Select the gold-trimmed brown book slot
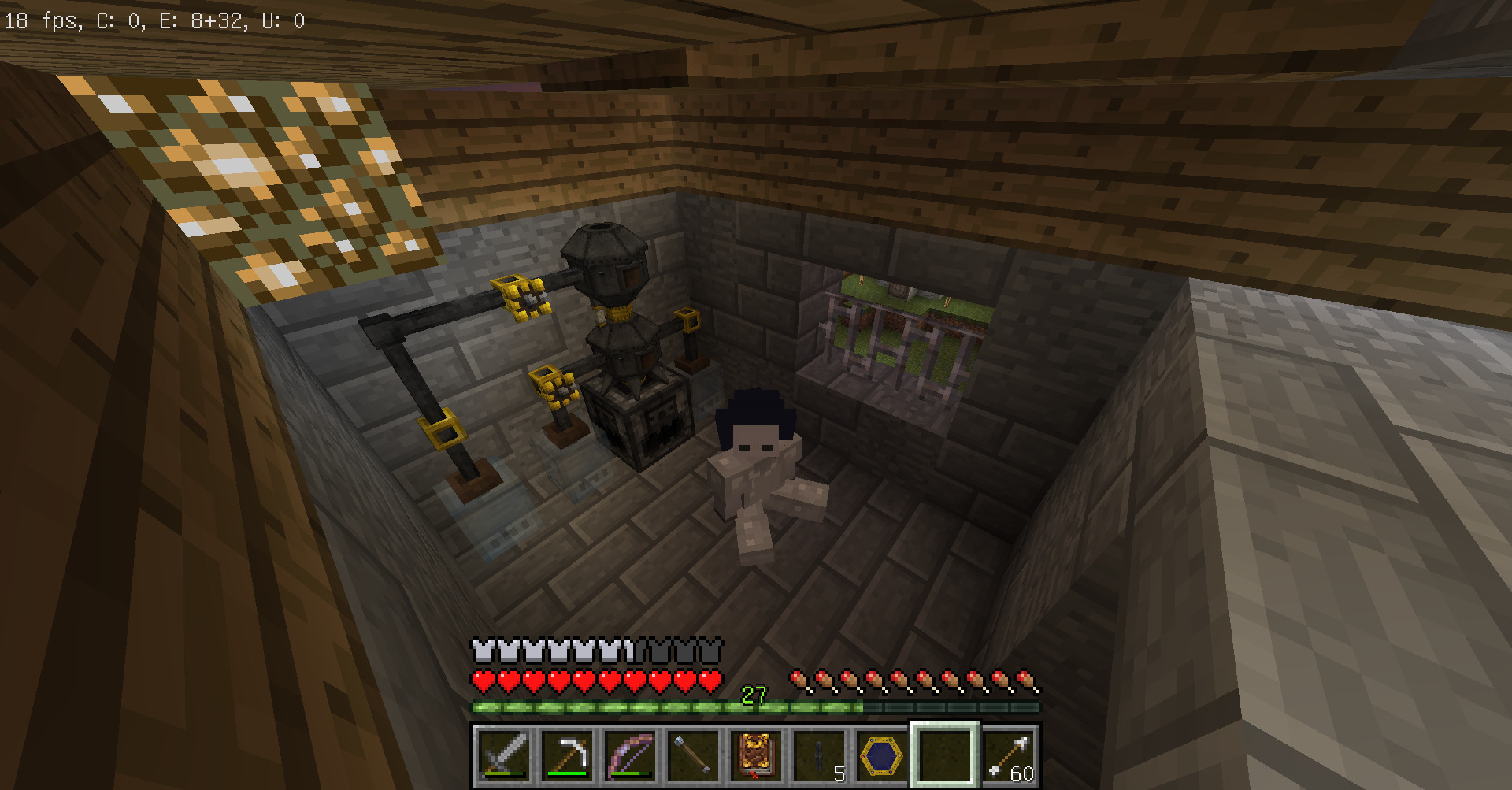The height and width of the screenshot is (790, 1512). pyautogui.click(x=756, y=755)
